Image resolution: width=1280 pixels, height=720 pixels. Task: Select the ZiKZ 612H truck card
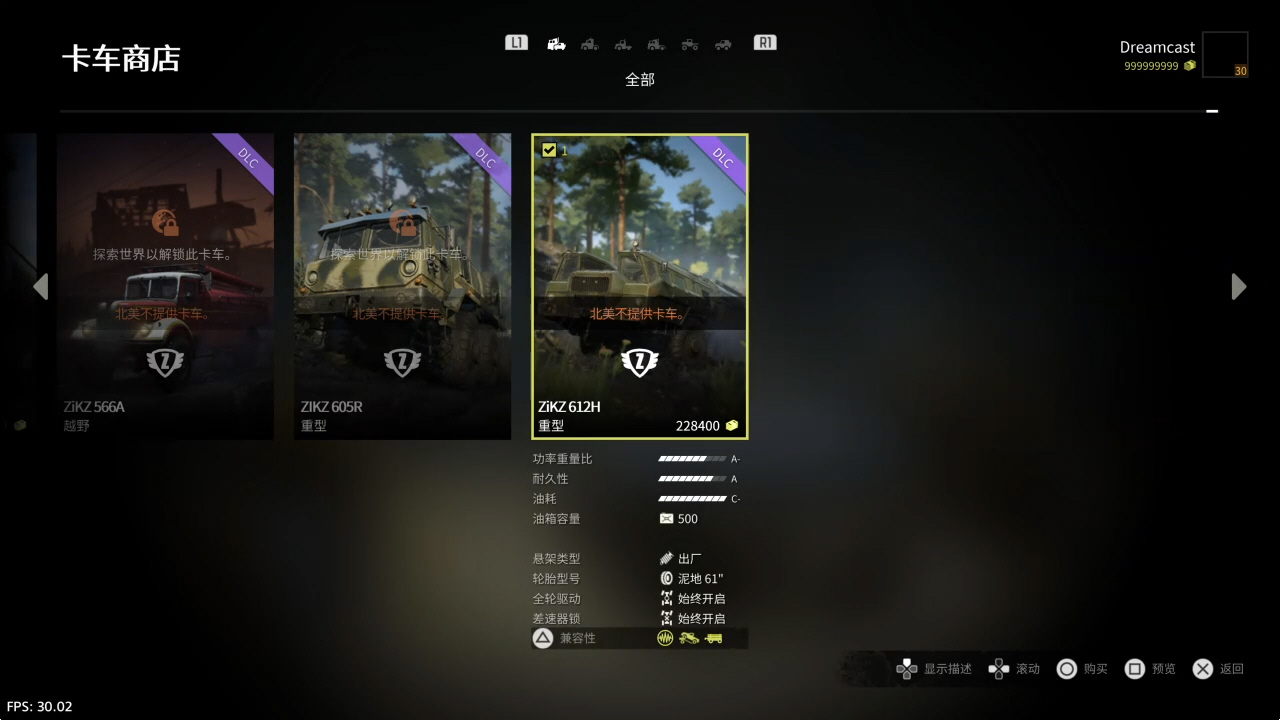click(x=640, y=286)
